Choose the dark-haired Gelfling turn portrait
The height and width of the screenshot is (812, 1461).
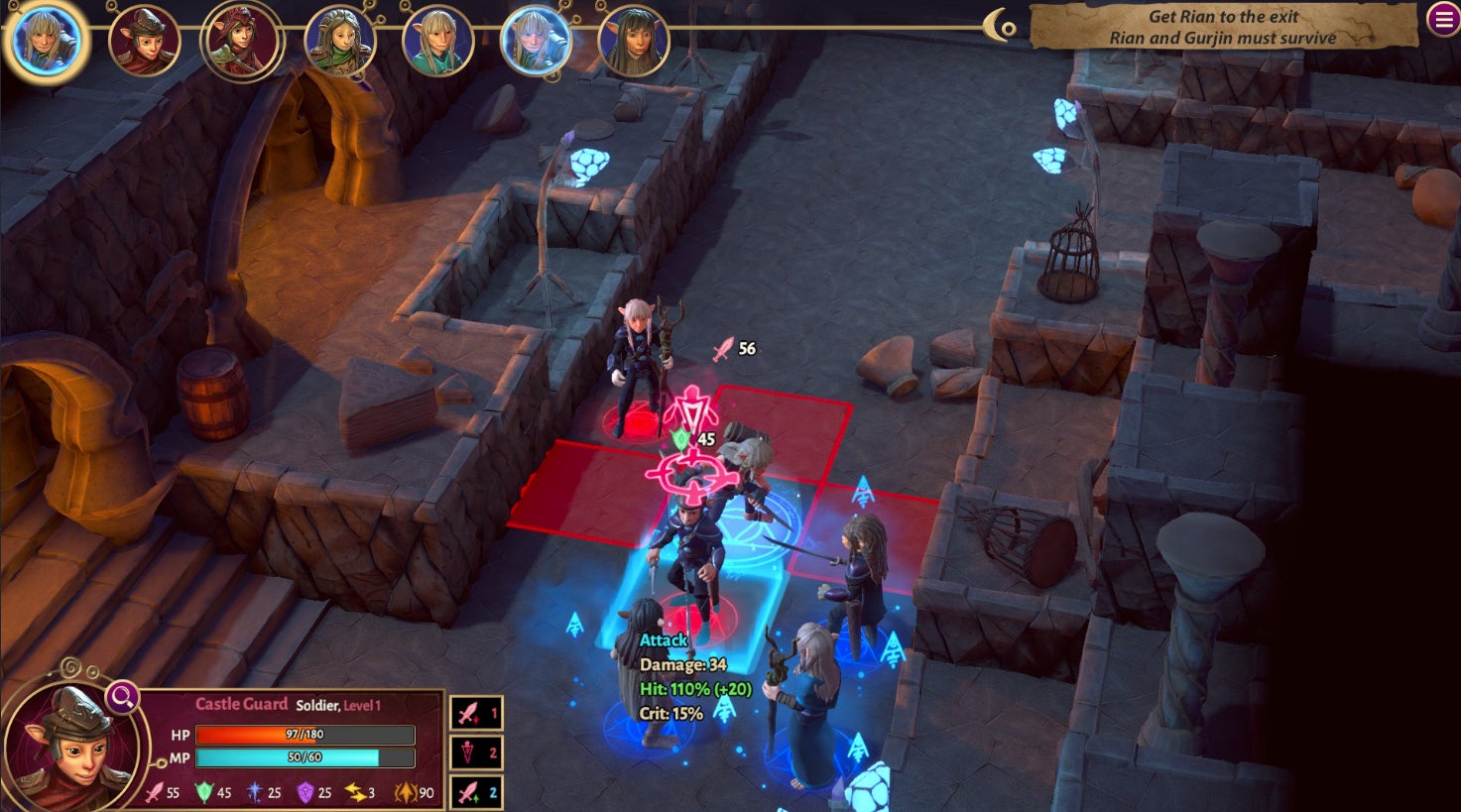[634, 43]
